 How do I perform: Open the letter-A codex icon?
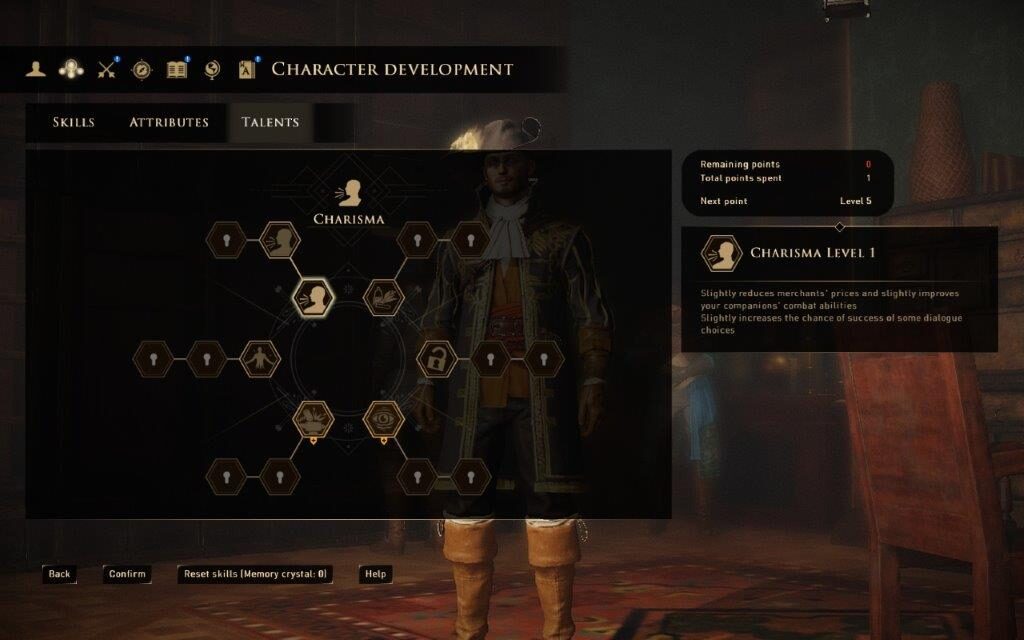(247, 69)
